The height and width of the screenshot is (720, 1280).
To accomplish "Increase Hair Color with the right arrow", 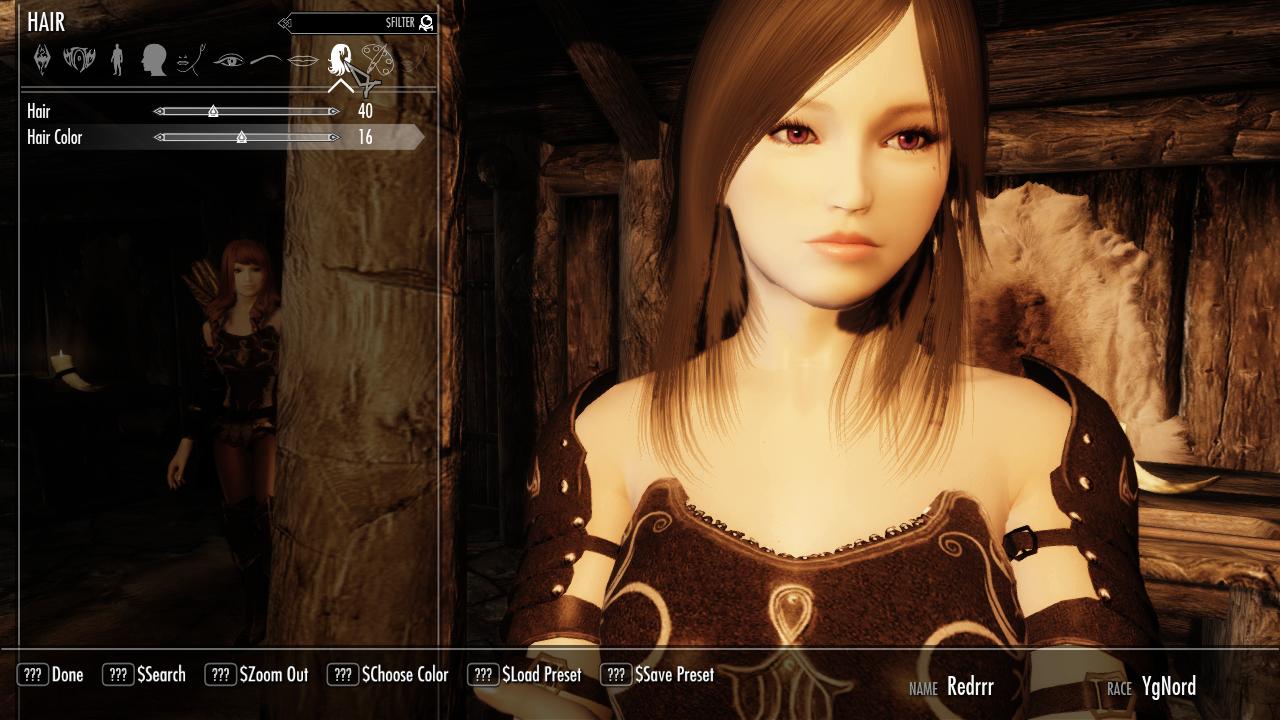I will 334,138.
